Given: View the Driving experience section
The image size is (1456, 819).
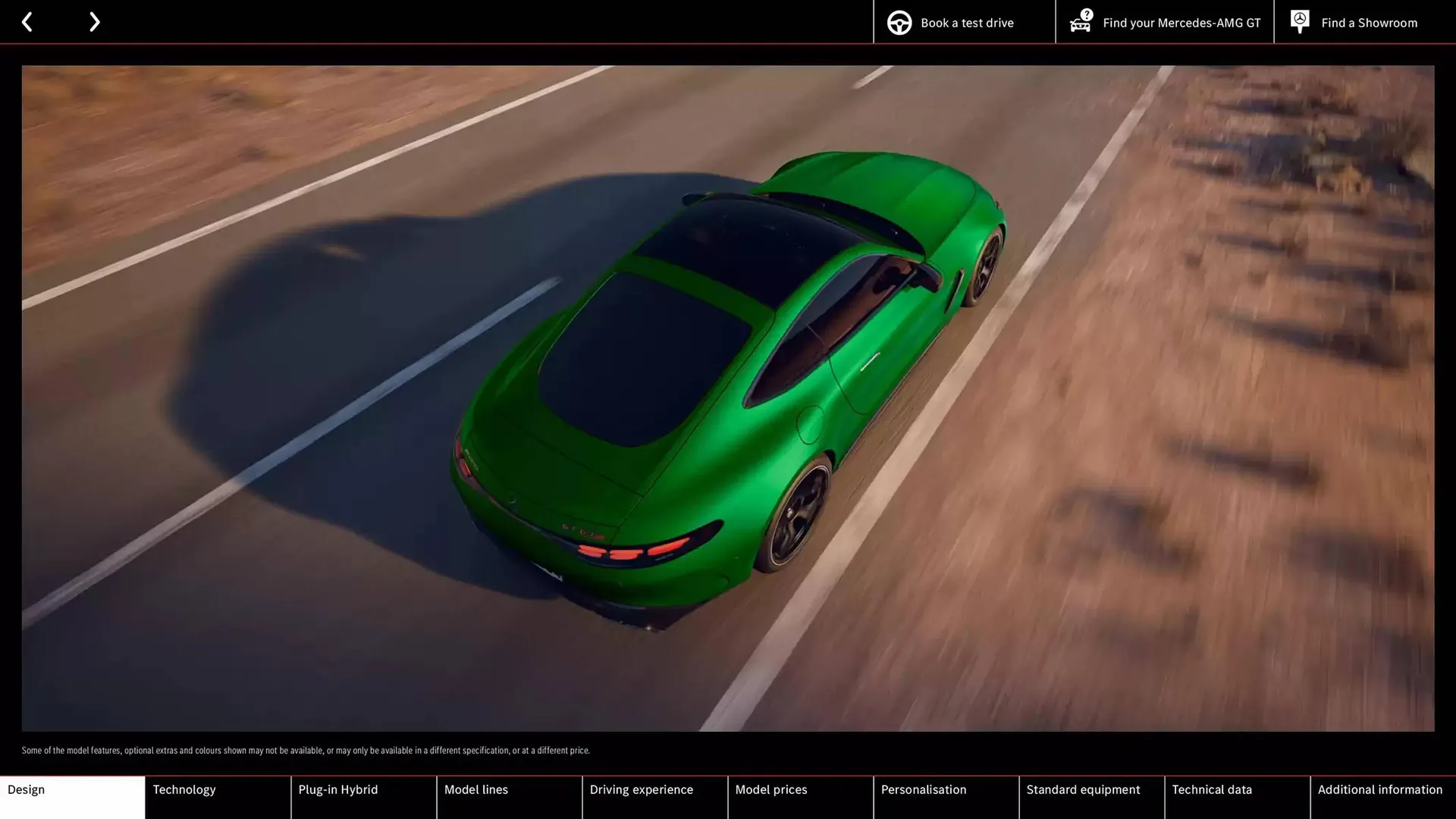Looking at the screenshot, I should [654, 796].
